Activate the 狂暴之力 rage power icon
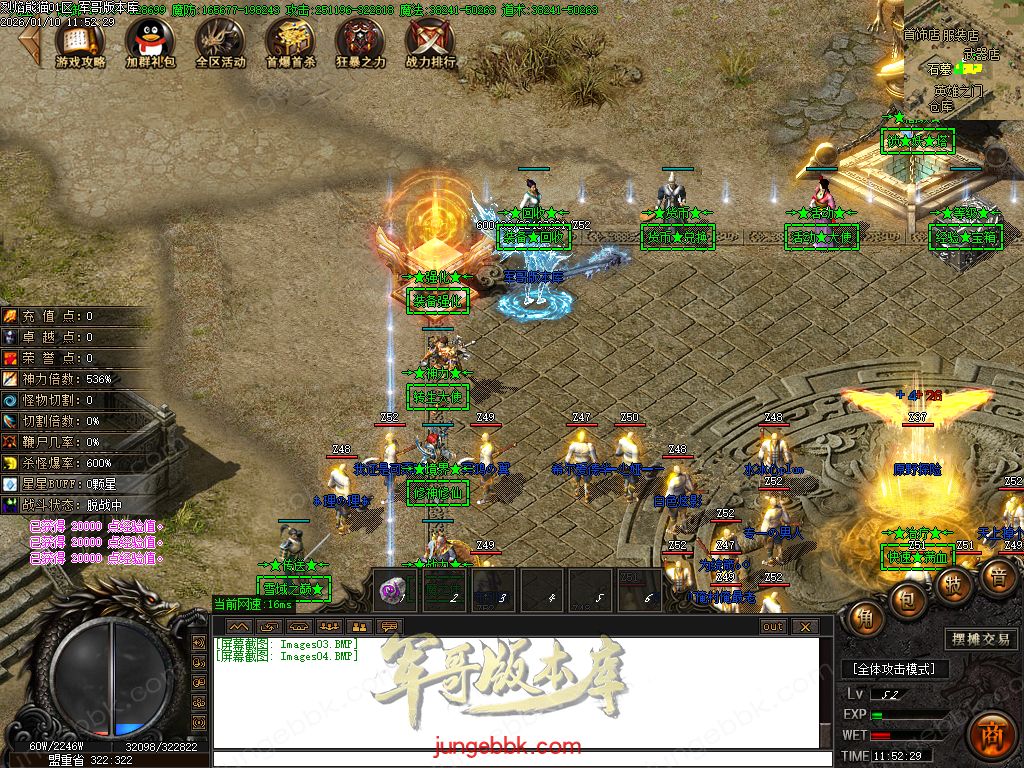 360,41
